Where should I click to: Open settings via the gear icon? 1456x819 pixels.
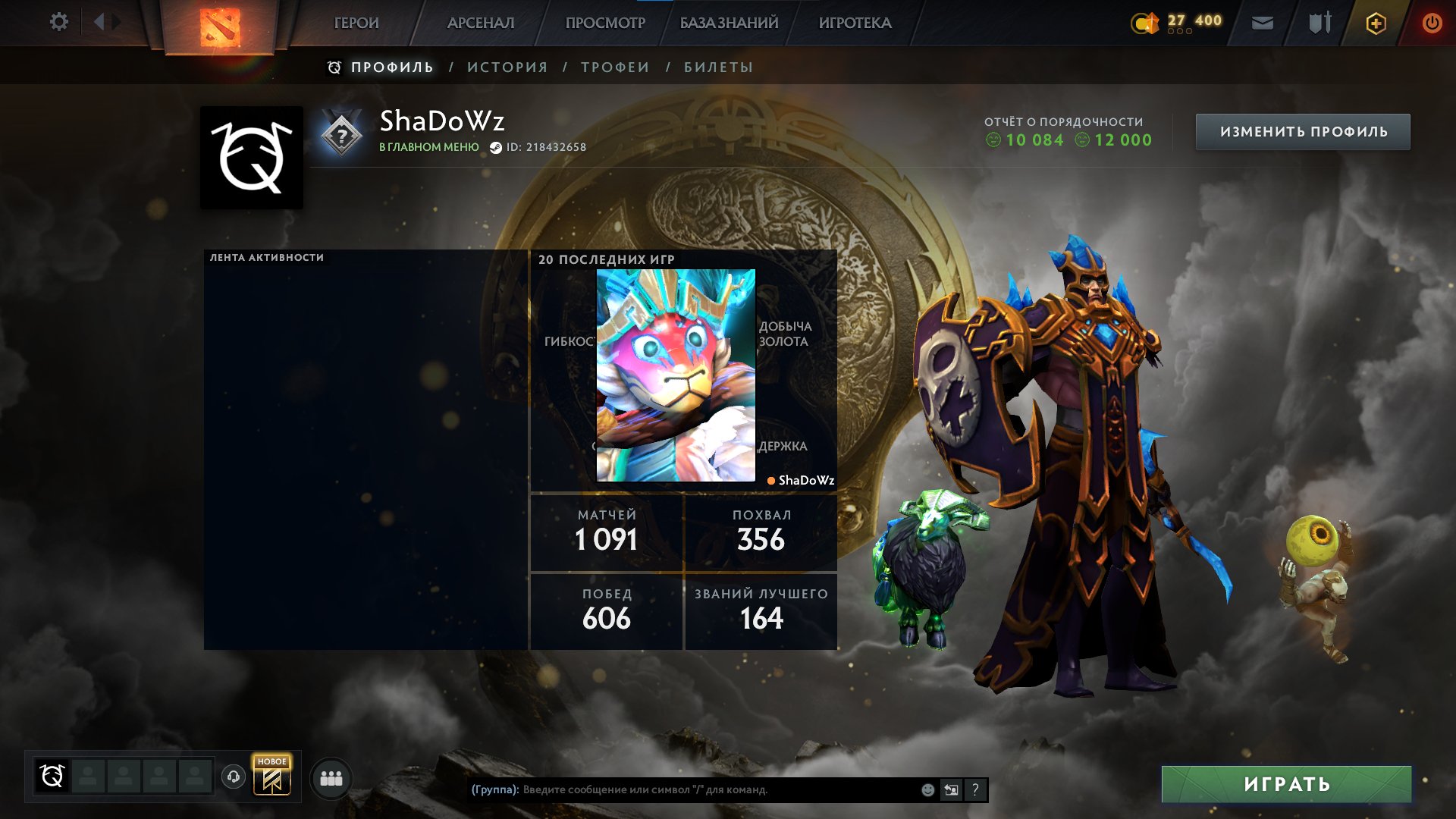[x=59, y=23]
